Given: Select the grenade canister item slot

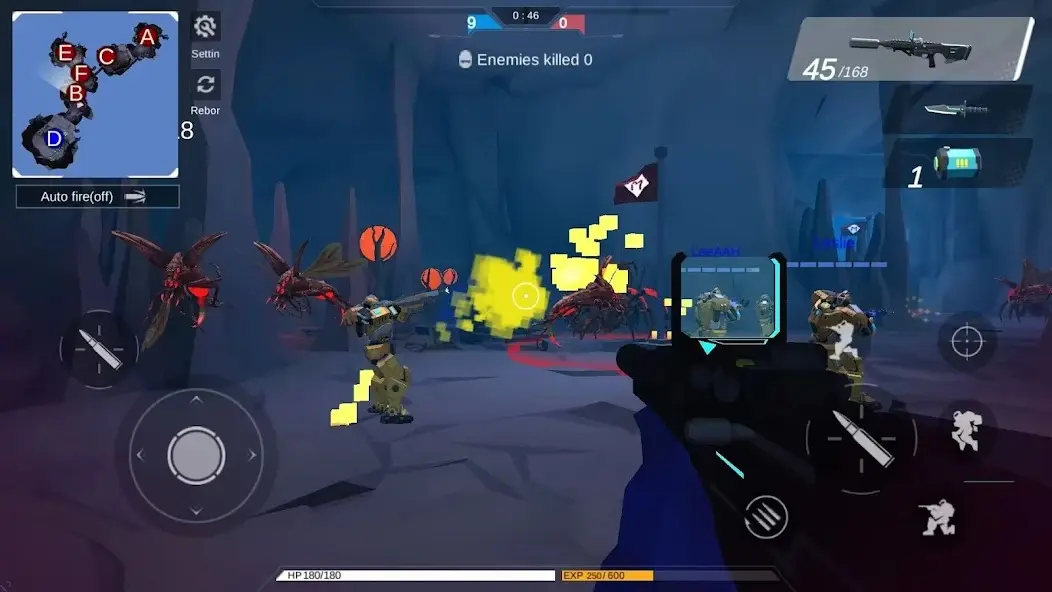Looking at the screenshot, I should (955, 163).
